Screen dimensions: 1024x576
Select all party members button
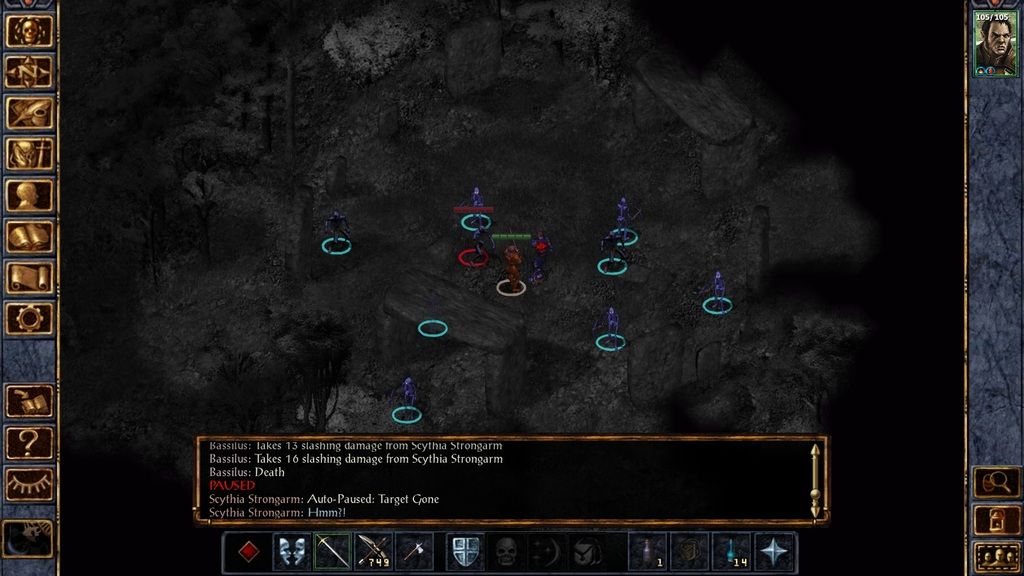point(996,555)
